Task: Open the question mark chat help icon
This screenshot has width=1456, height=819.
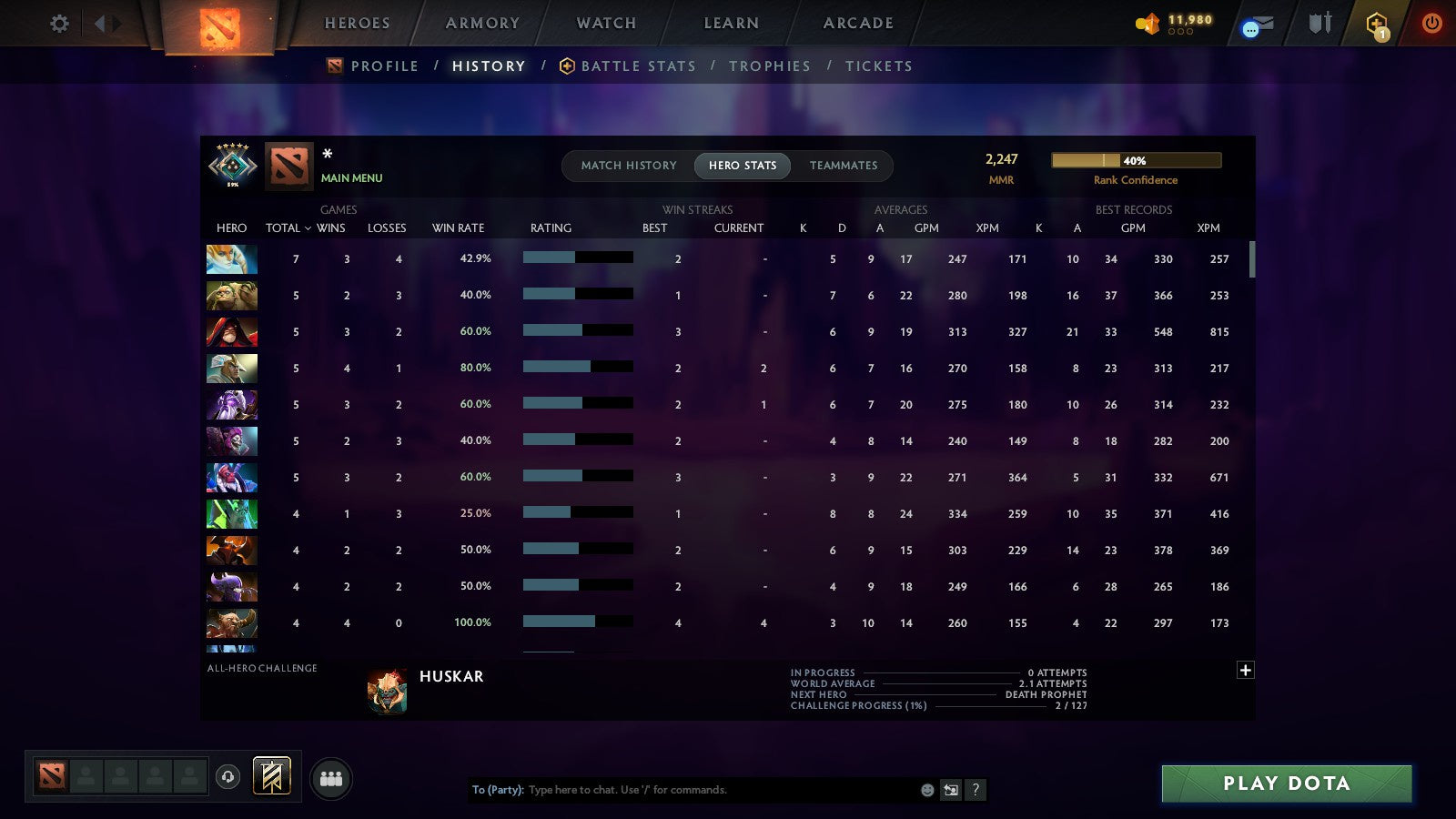Action: click(976, 790)
